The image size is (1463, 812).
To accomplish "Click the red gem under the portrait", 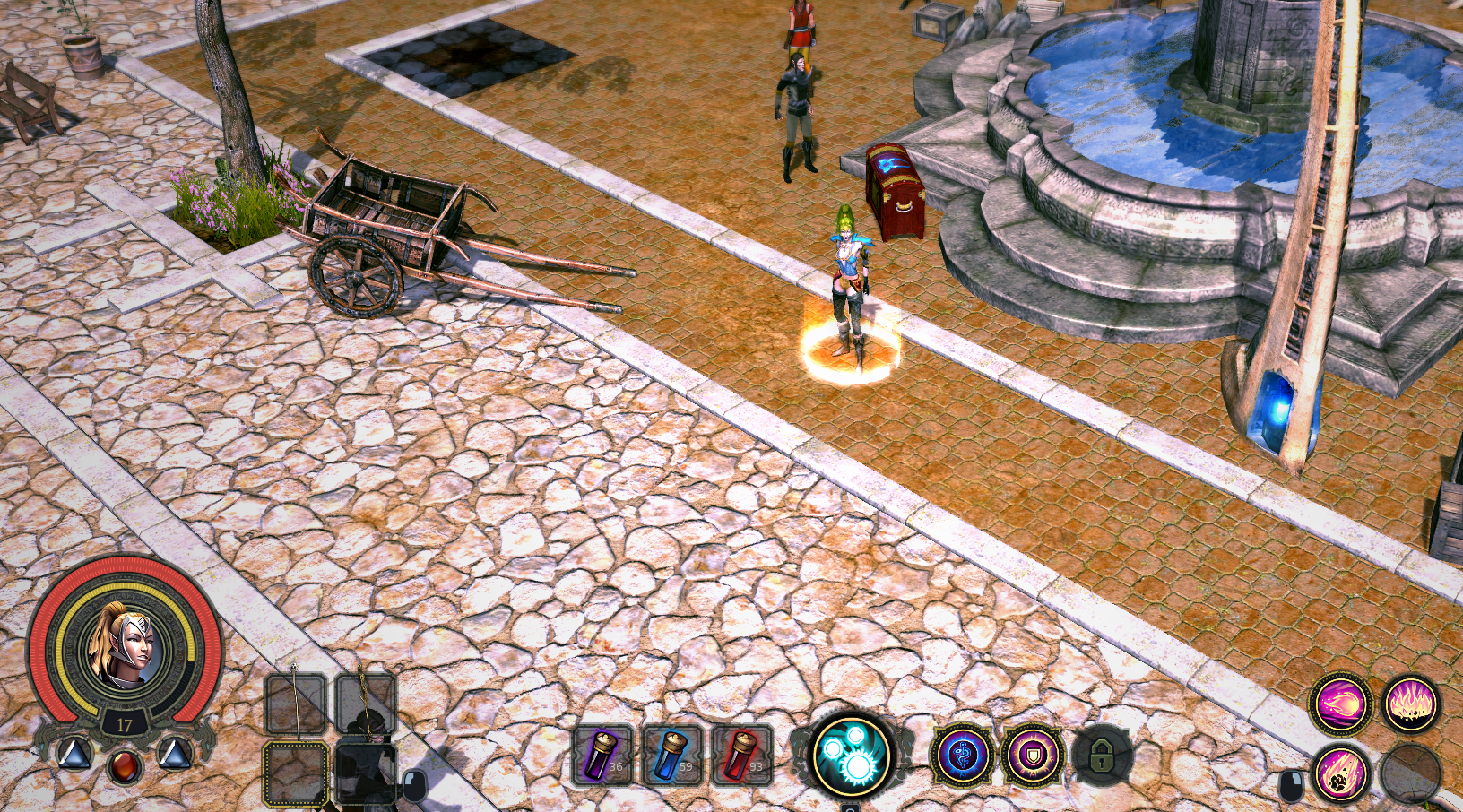I will click(x=125, y=767).
